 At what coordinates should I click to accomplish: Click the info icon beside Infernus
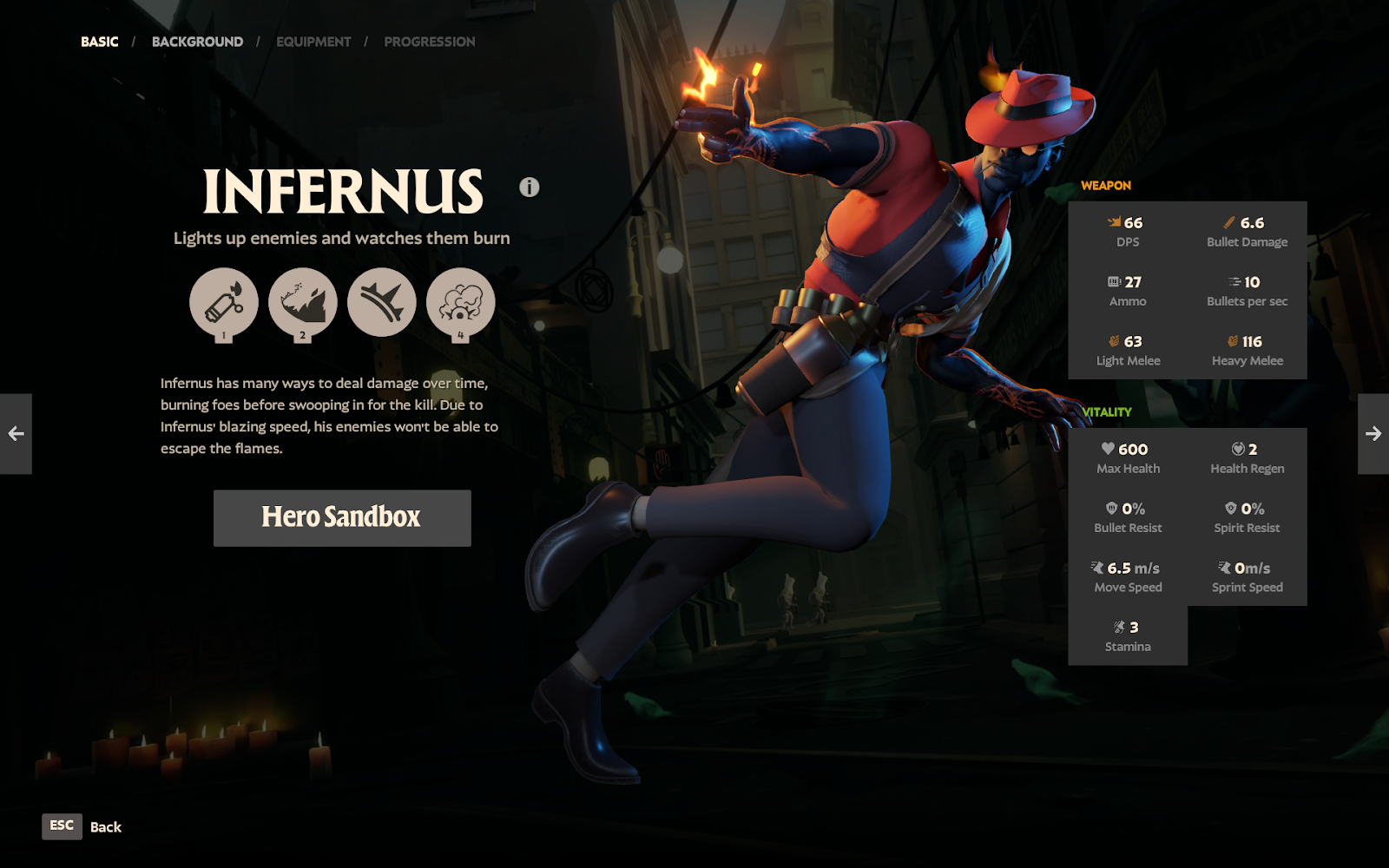(x=530, y=187)
